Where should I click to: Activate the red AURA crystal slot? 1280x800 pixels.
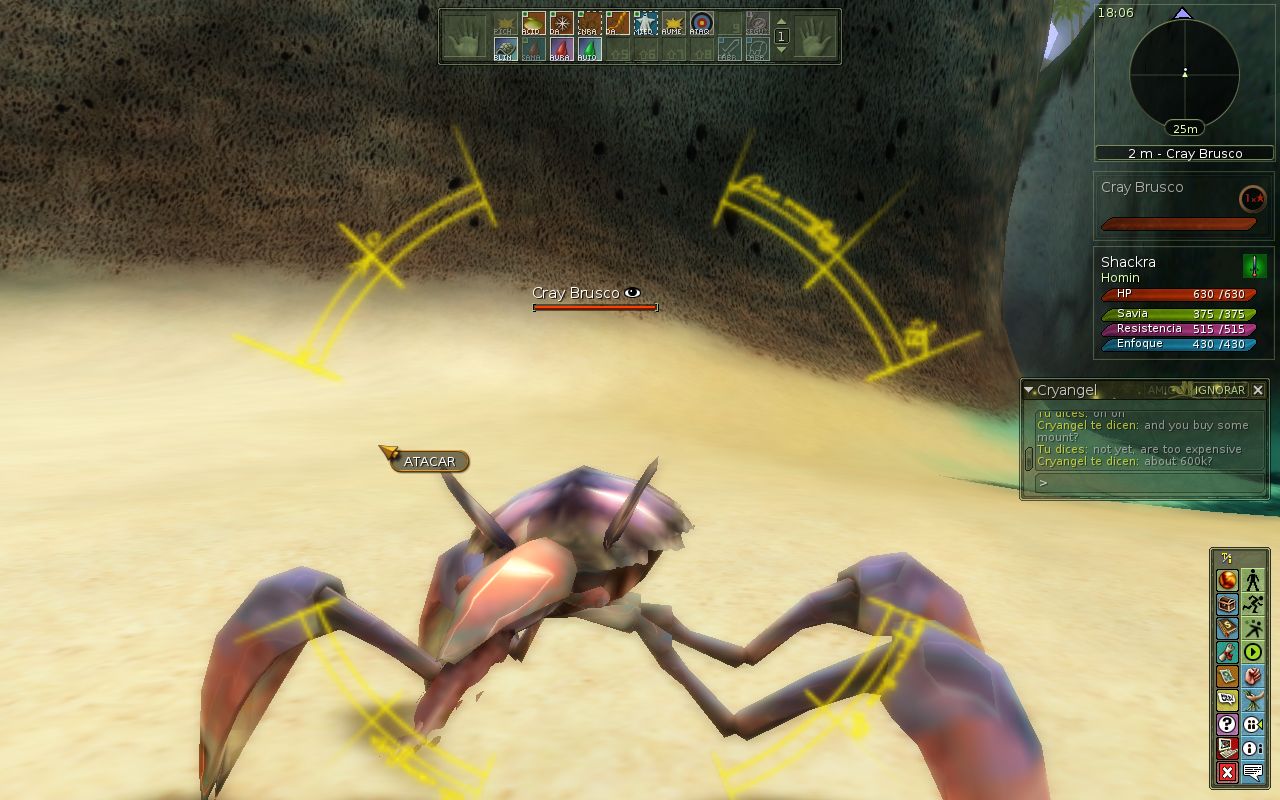(561, 49)
